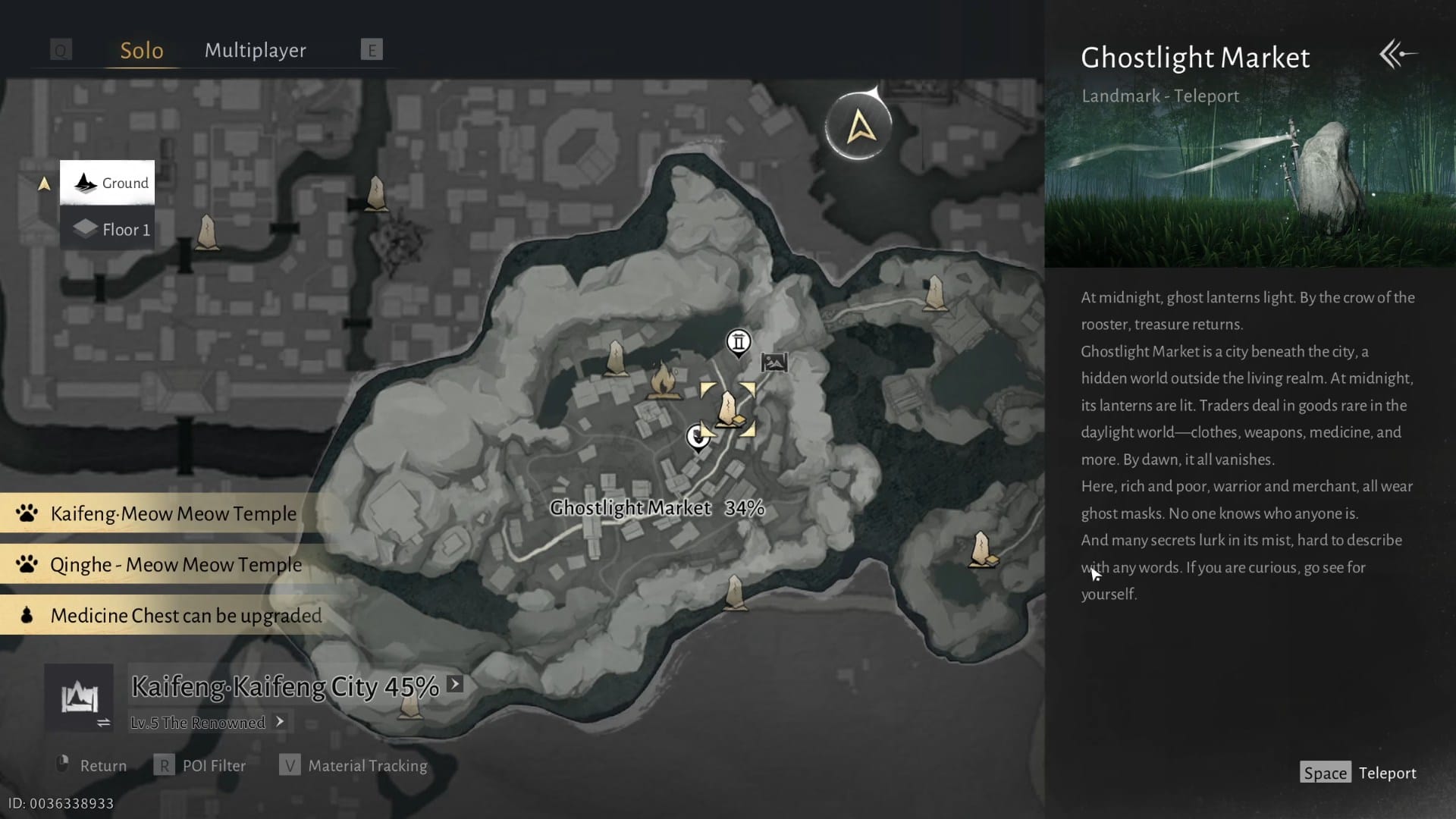Image resolution: width=1456 pixels, height=819 pixels.
Task: Switch map to Floor 1 layer
Action: click(108, 229)
